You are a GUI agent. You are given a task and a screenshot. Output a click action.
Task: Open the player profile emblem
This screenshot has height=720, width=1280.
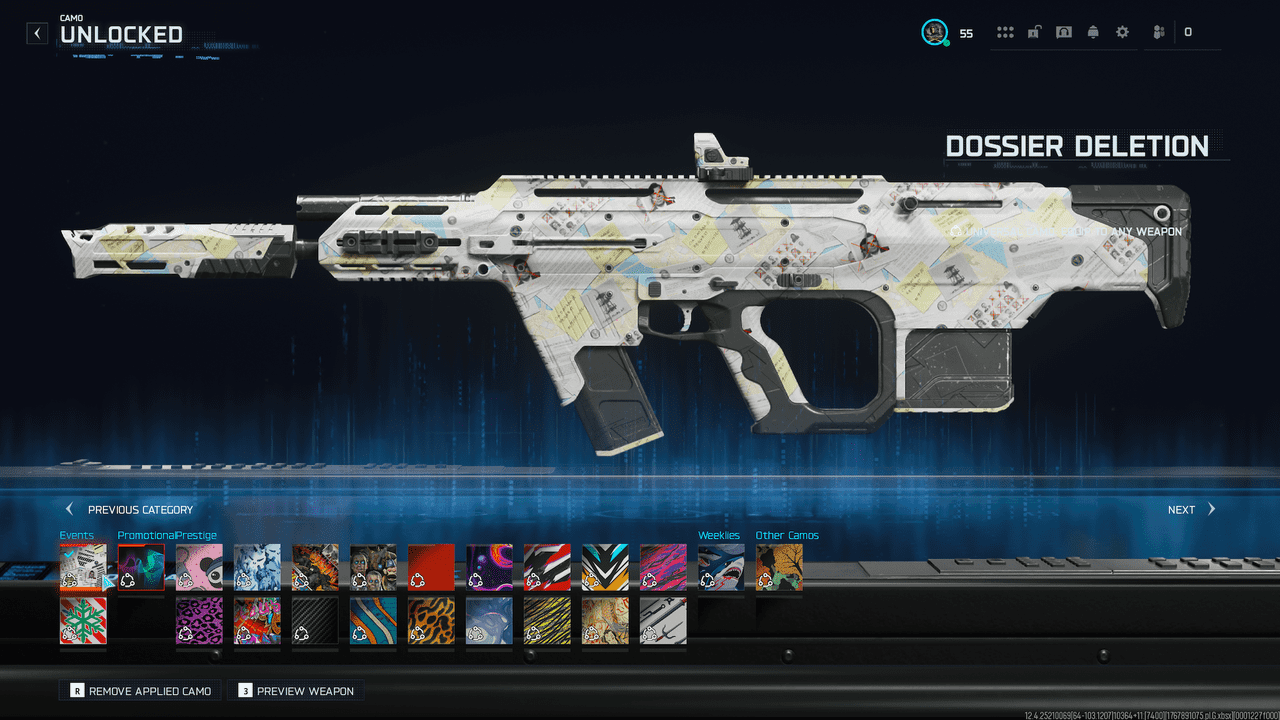point(934,32)
